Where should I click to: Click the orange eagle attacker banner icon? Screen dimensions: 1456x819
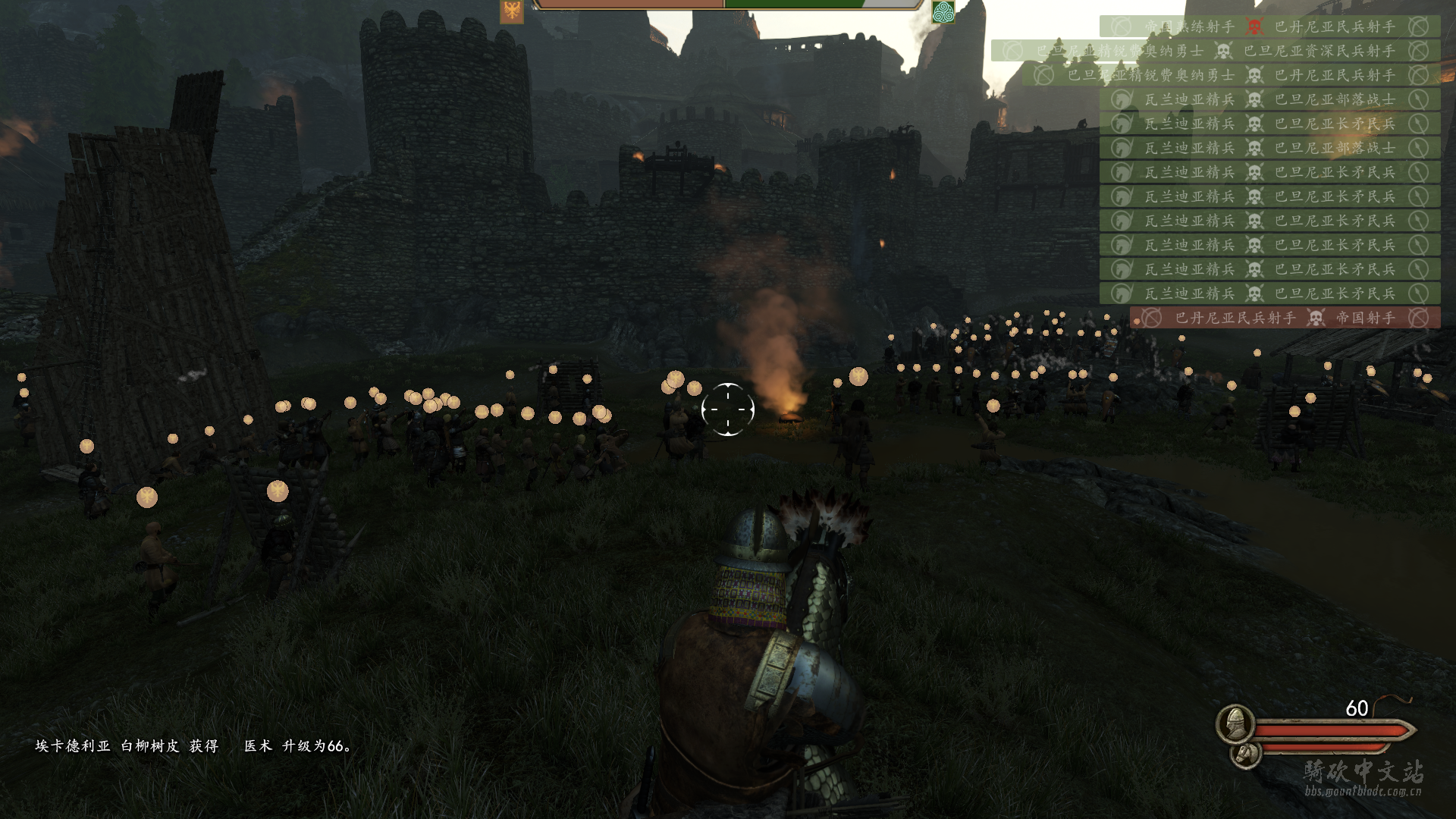point(512,11)
